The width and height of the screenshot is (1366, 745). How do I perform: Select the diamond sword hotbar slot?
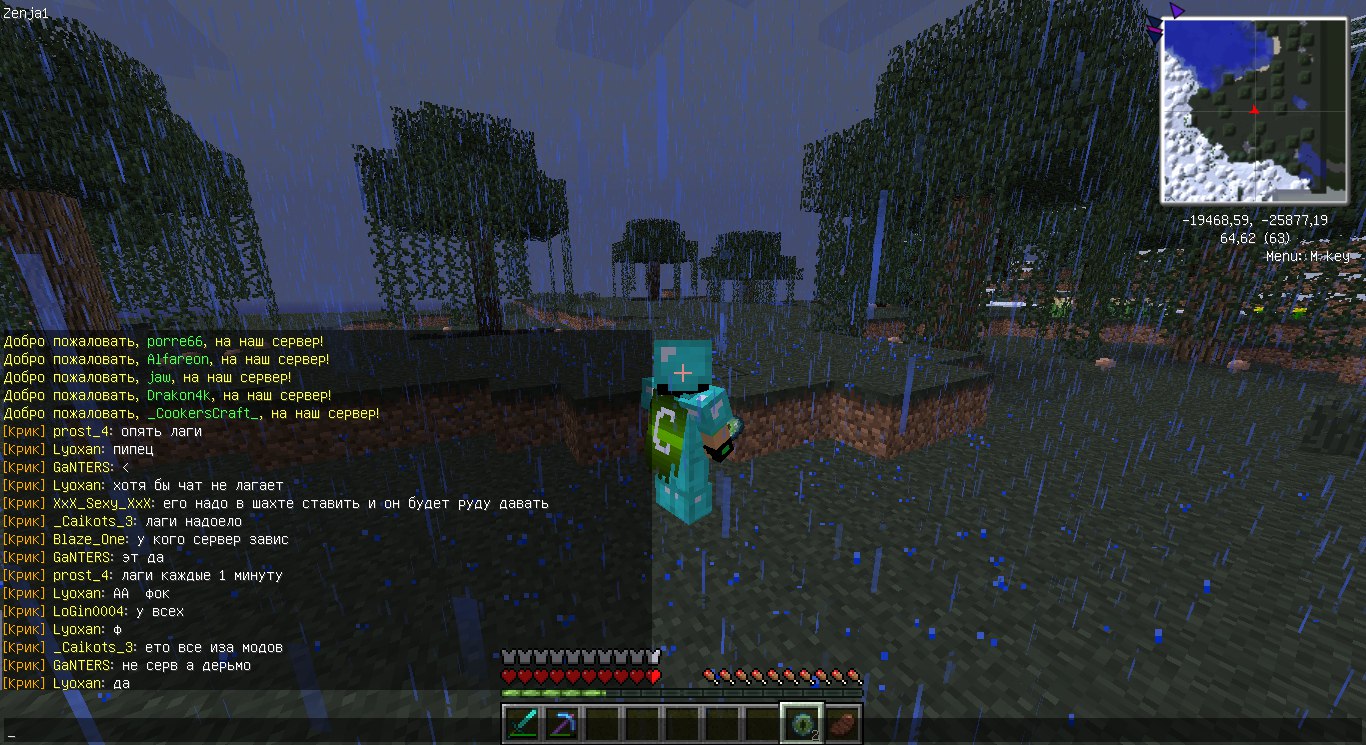521,722
